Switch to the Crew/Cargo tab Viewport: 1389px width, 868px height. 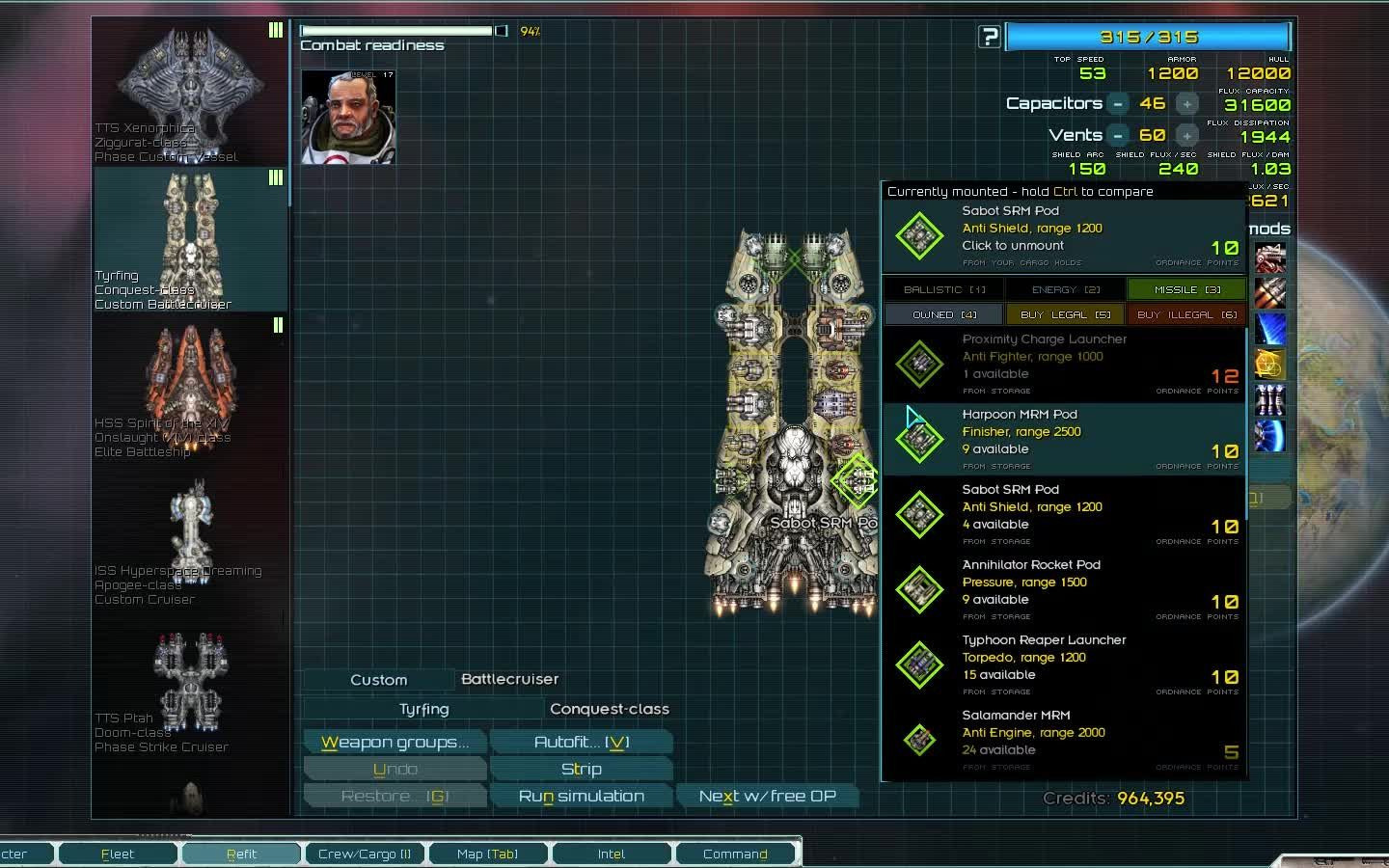(365, 853)
